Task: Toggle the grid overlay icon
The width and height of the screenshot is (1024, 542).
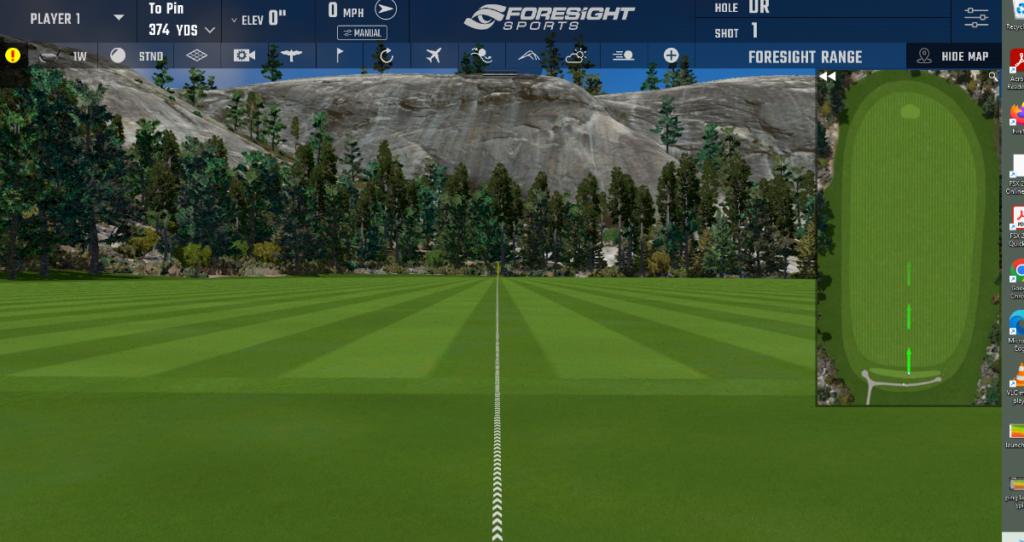Action: 197,56
